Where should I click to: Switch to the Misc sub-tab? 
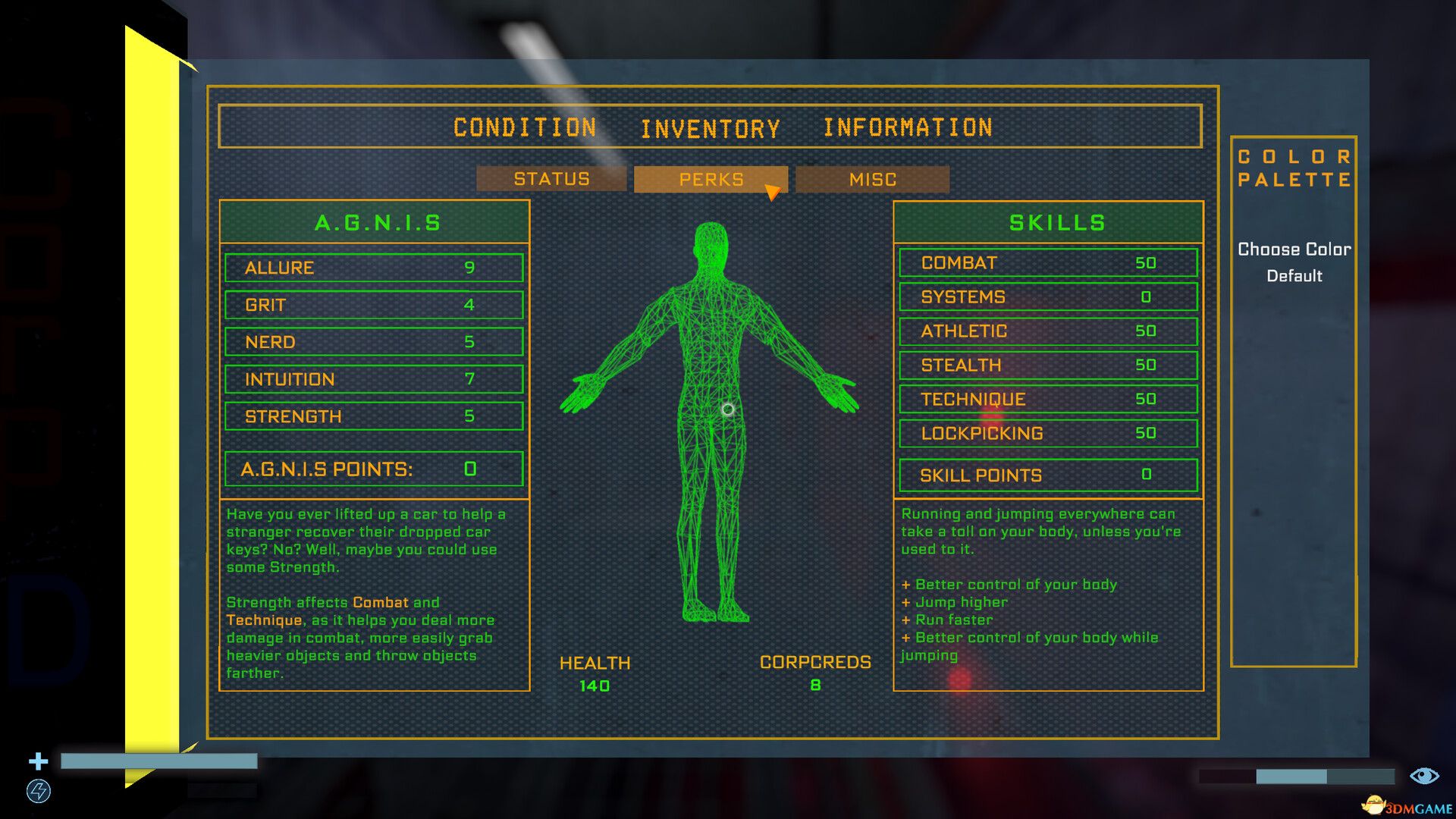click(x=872, y=180)
